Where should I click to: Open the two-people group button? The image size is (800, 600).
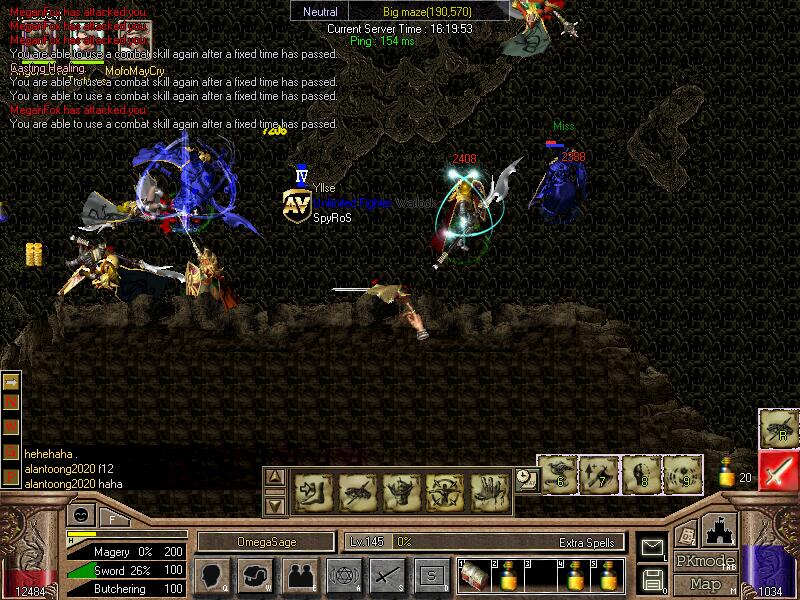[x=299, y=576]
